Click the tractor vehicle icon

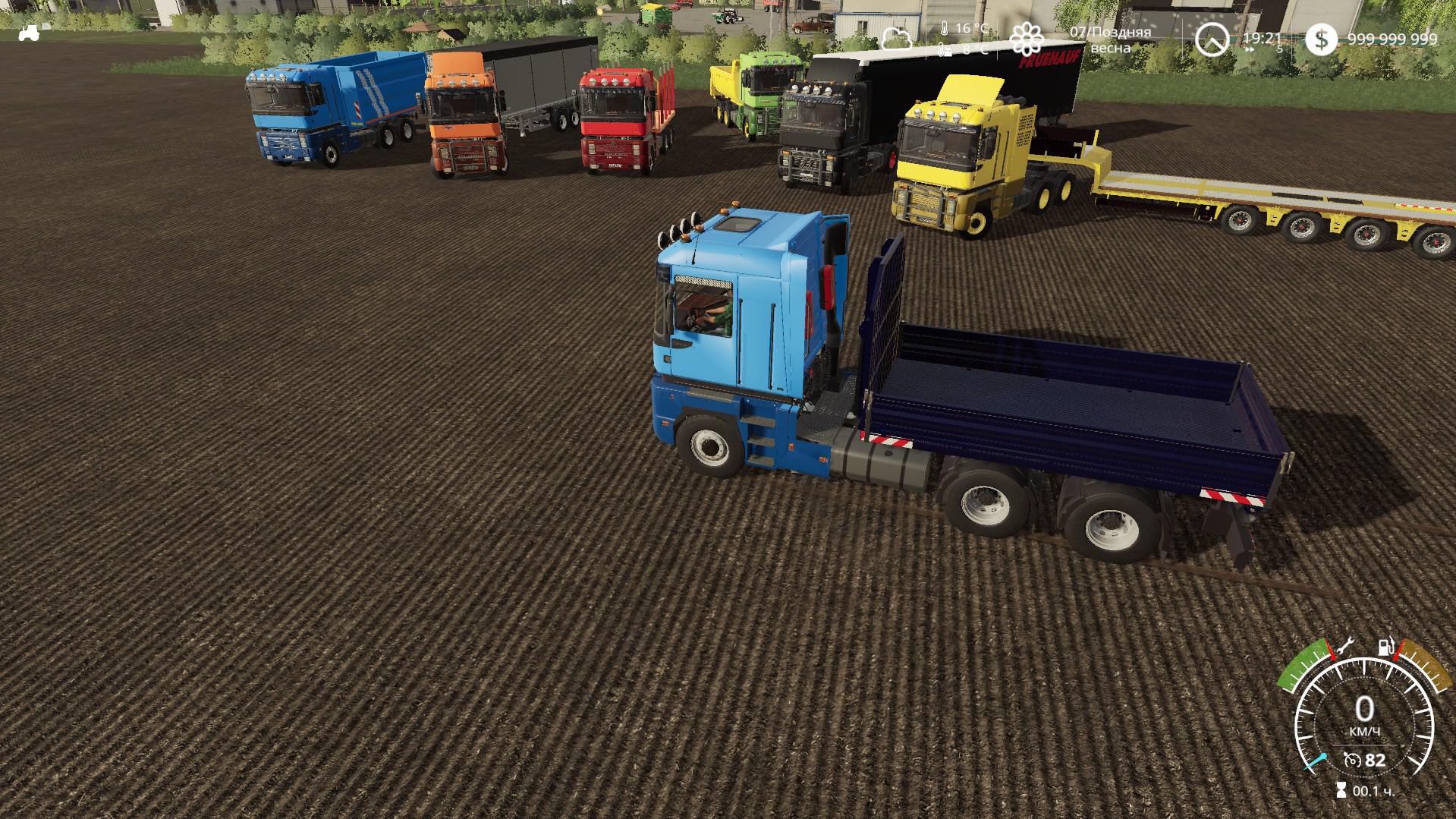click(29, 33)
